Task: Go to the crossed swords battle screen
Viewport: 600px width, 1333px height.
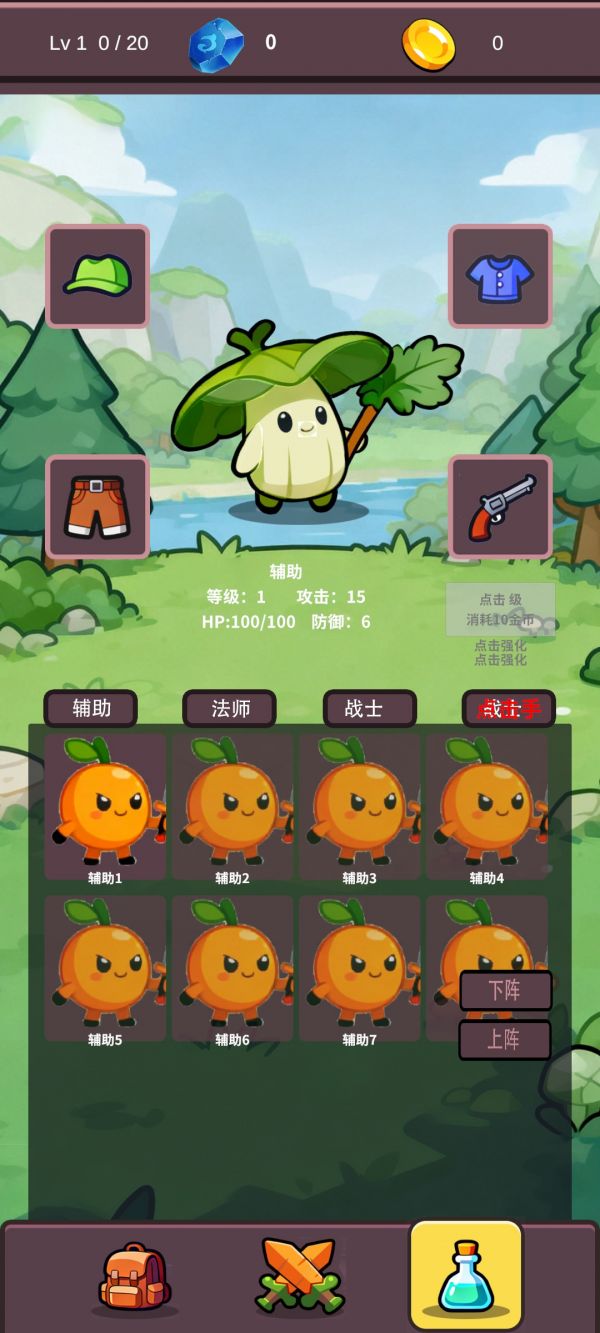Action: (299, 1278)
